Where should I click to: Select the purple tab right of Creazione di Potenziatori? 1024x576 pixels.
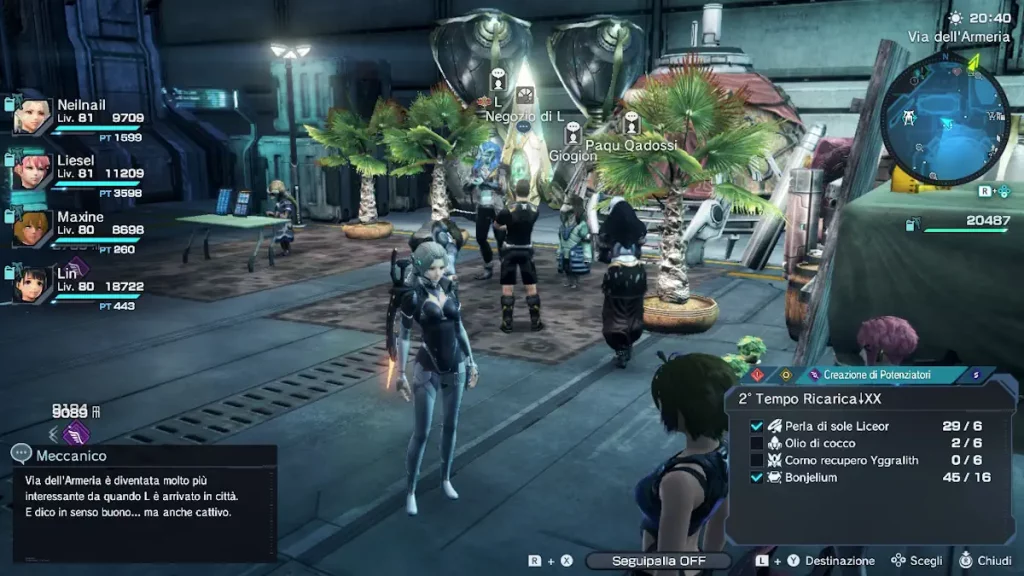click(x=976, y=375)
